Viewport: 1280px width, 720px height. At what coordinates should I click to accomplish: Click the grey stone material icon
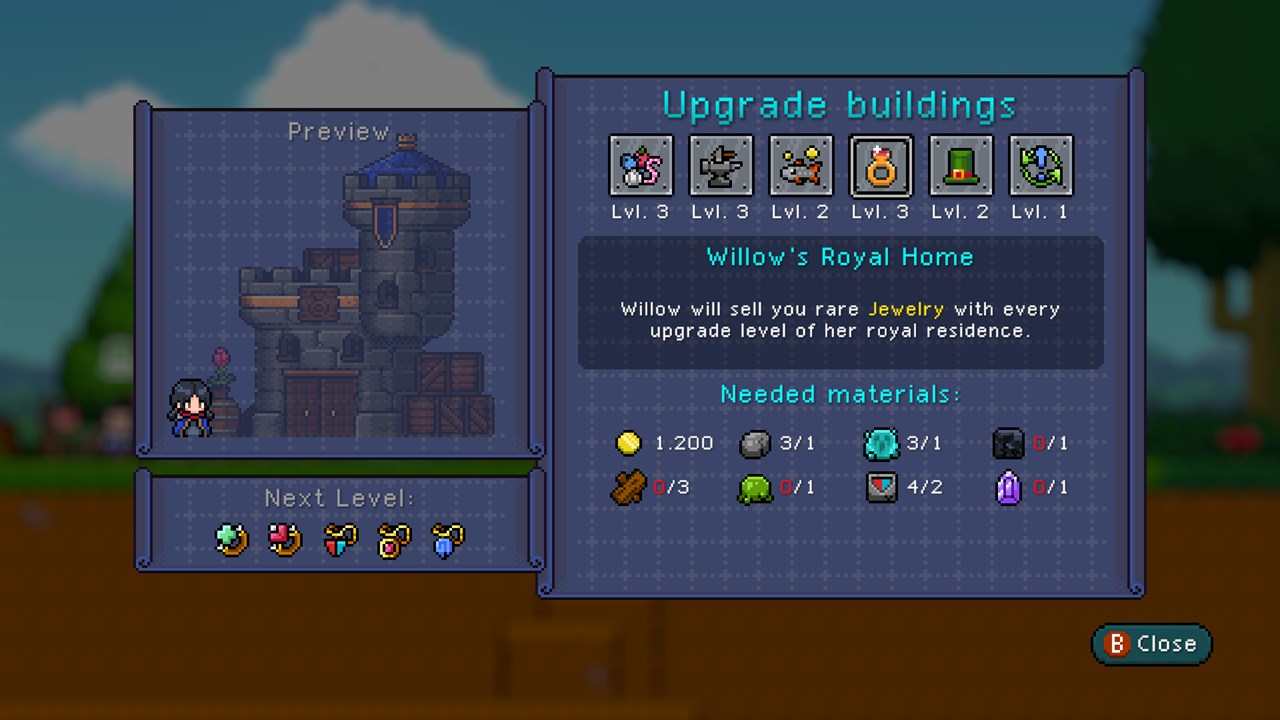(755, 444)
